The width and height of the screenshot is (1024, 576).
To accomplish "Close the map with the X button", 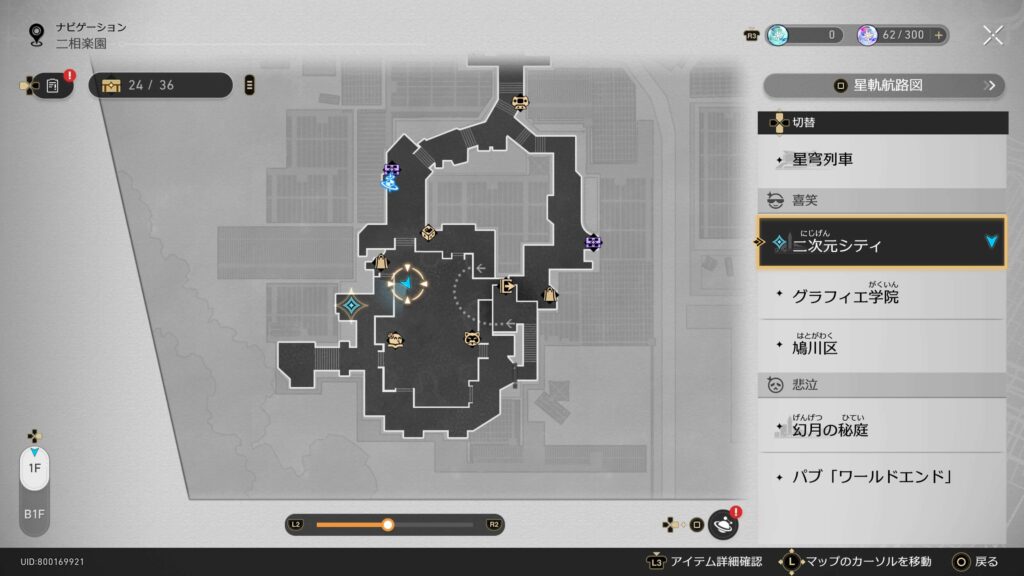I will [992, 35].
